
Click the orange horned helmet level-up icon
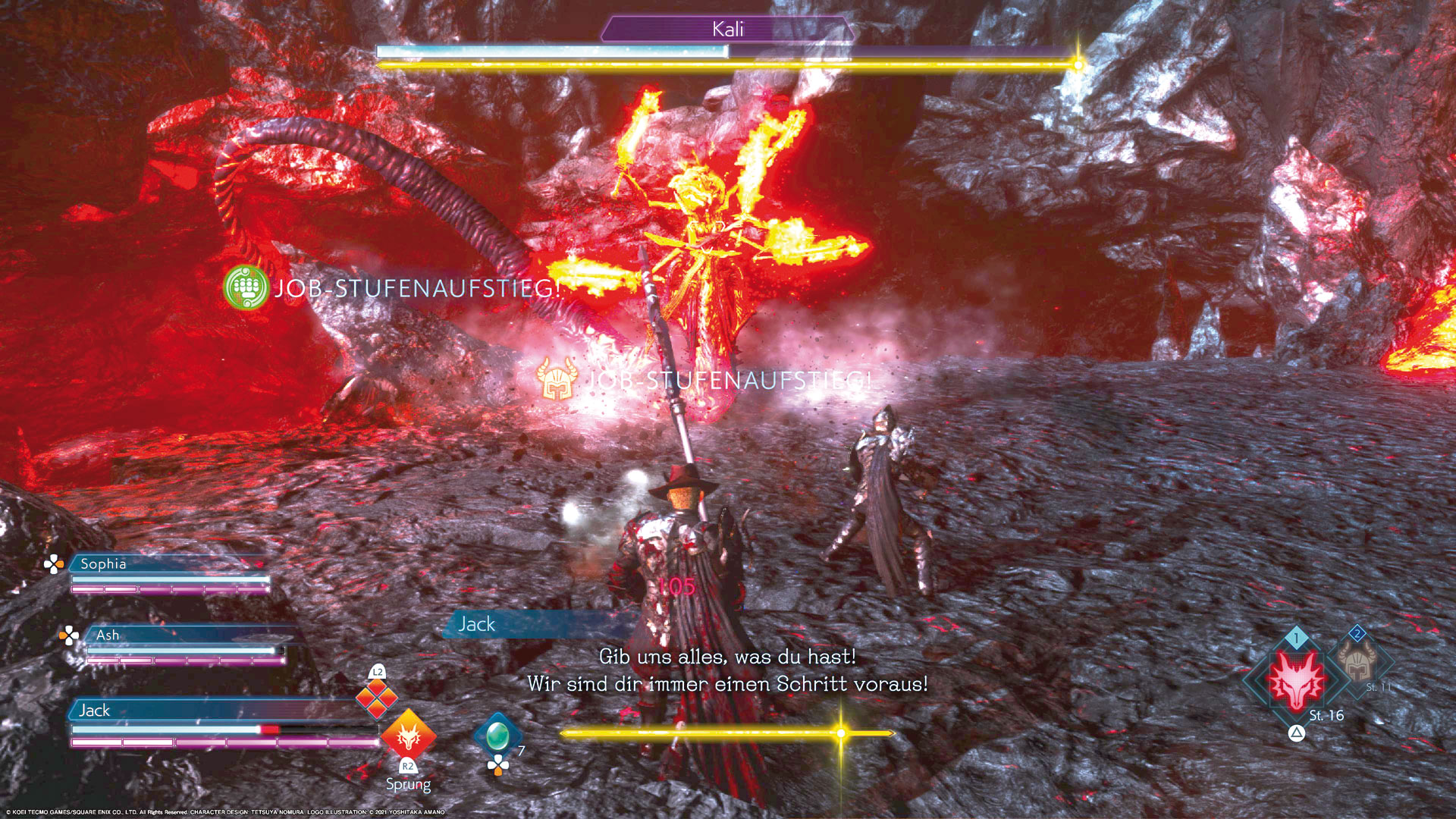click(557, 379)
